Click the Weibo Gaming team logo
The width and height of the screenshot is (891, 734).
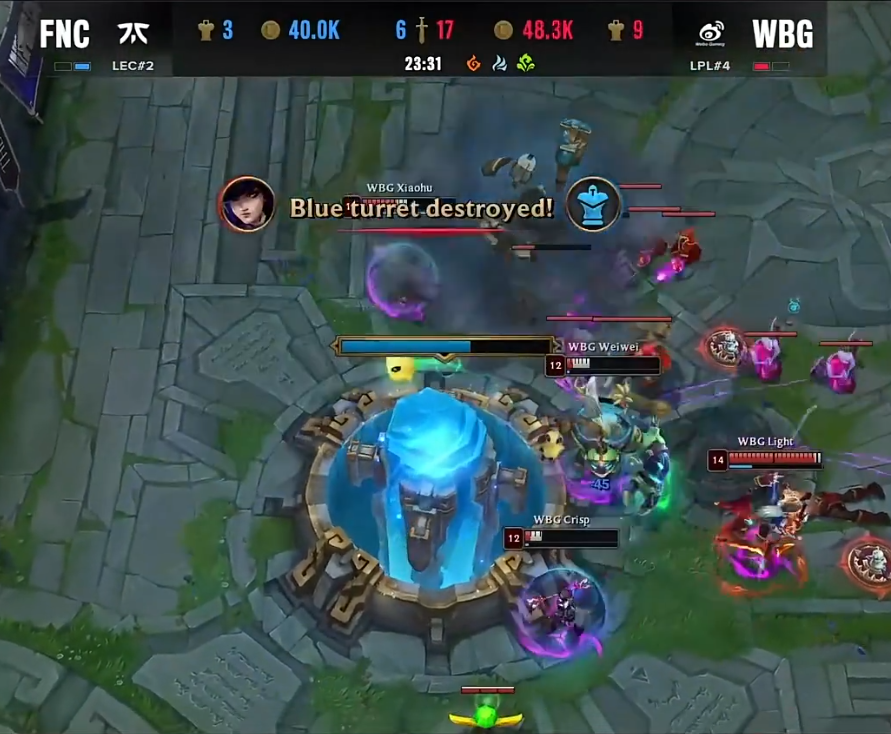pos(711,33)
